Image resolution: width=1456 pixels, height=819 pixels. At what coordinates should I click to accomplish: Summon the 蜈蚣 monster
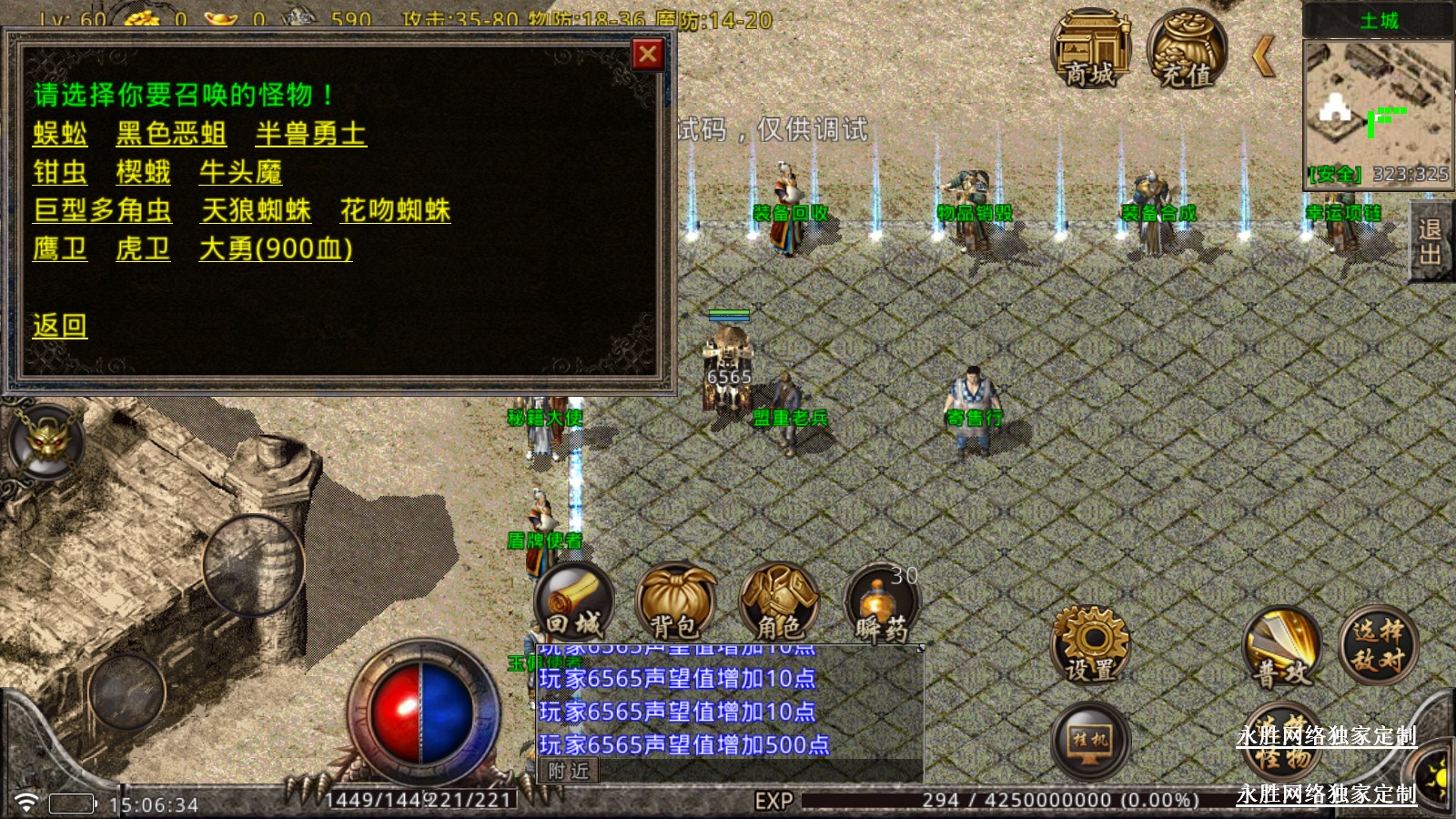[60, 134]
